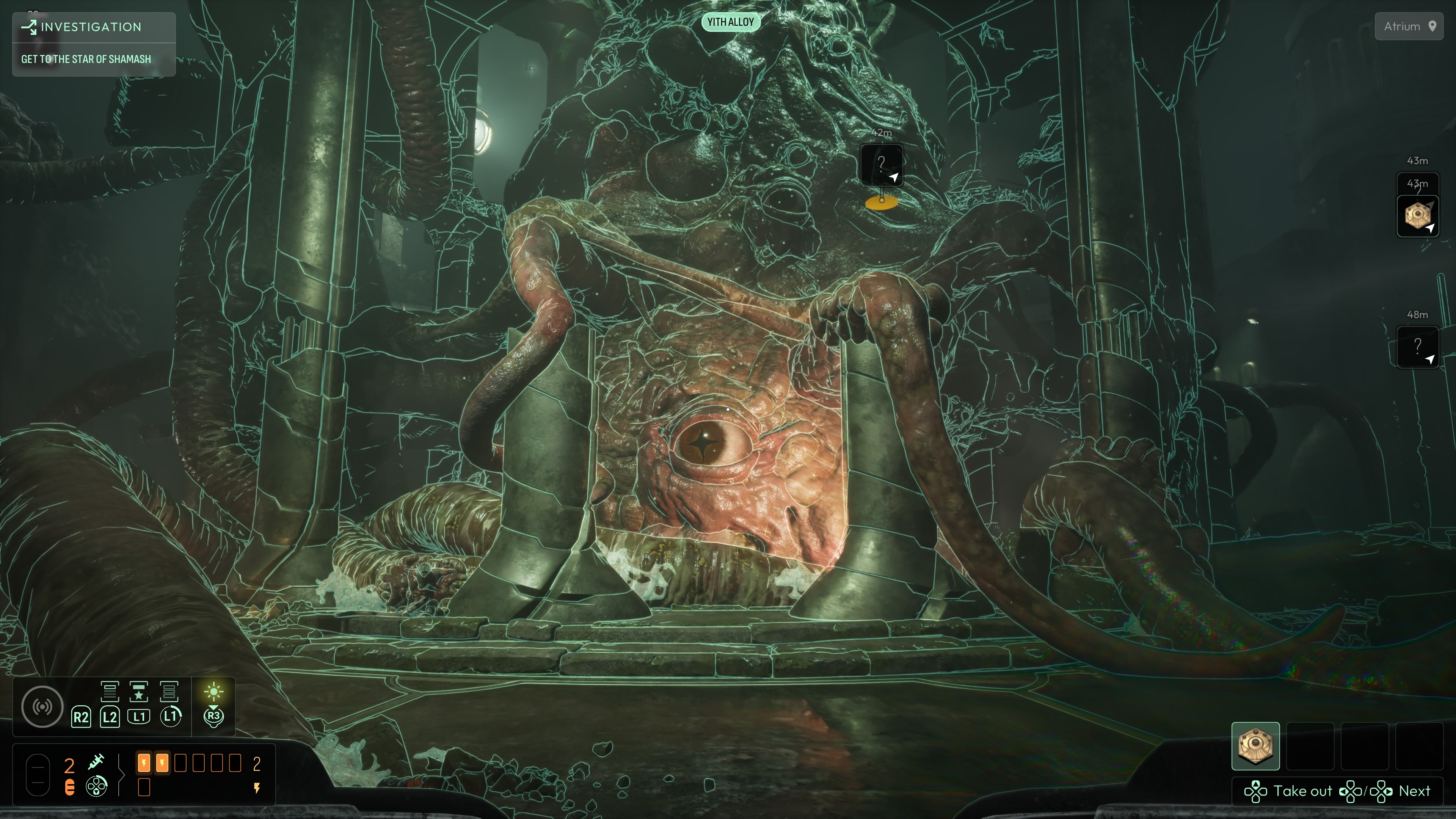Viewport: 1456px width, 819px height.
Task: Expand the 48m question-mark marker
Action: pyautogui.click(x=1418, y=348)
